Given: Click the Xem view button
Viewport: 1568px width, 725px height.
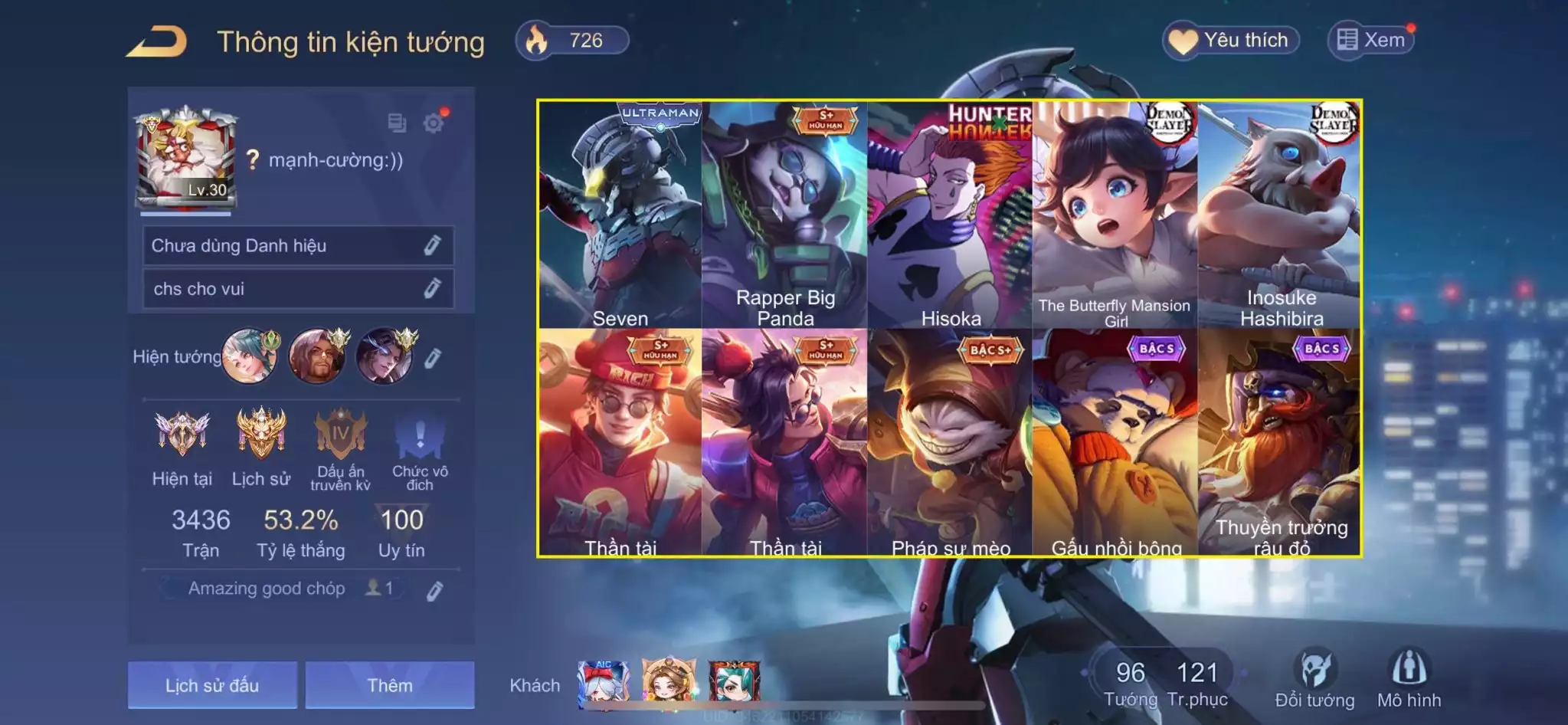Looking at the screenshot, I should [x=1371, y=40].
